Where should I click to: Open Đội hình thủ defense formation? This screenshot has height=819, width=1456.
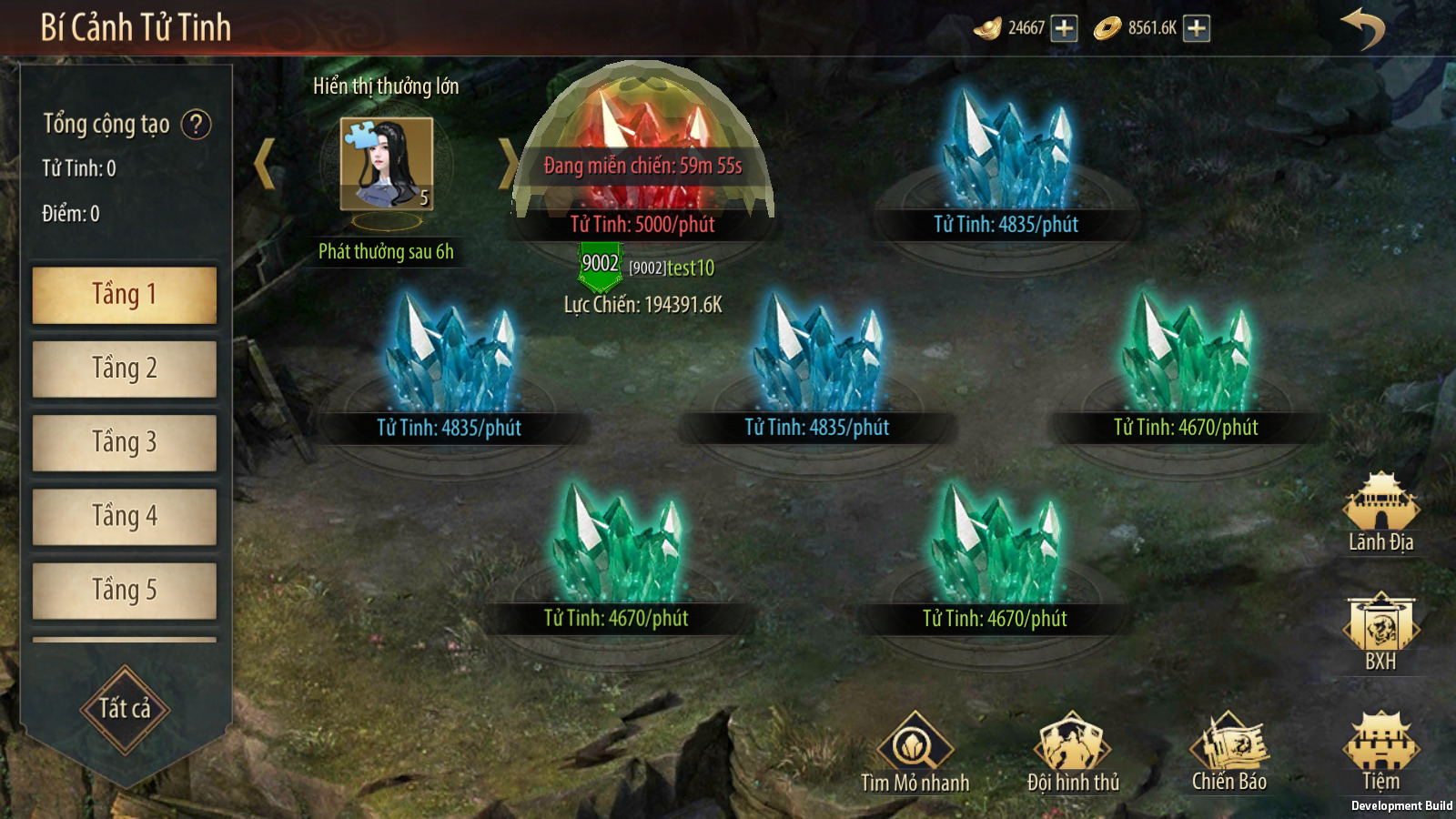pos(1073,752)
